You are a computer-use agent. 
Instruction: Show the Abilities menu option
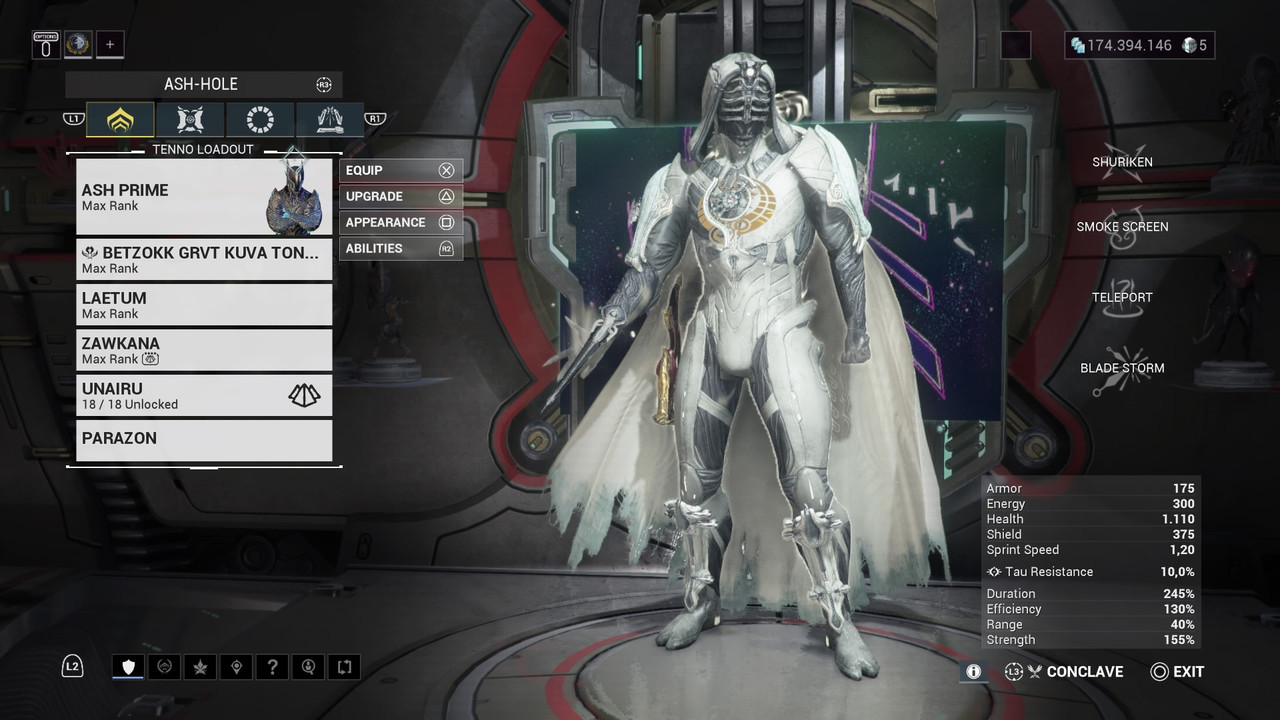tap(400, 249)
